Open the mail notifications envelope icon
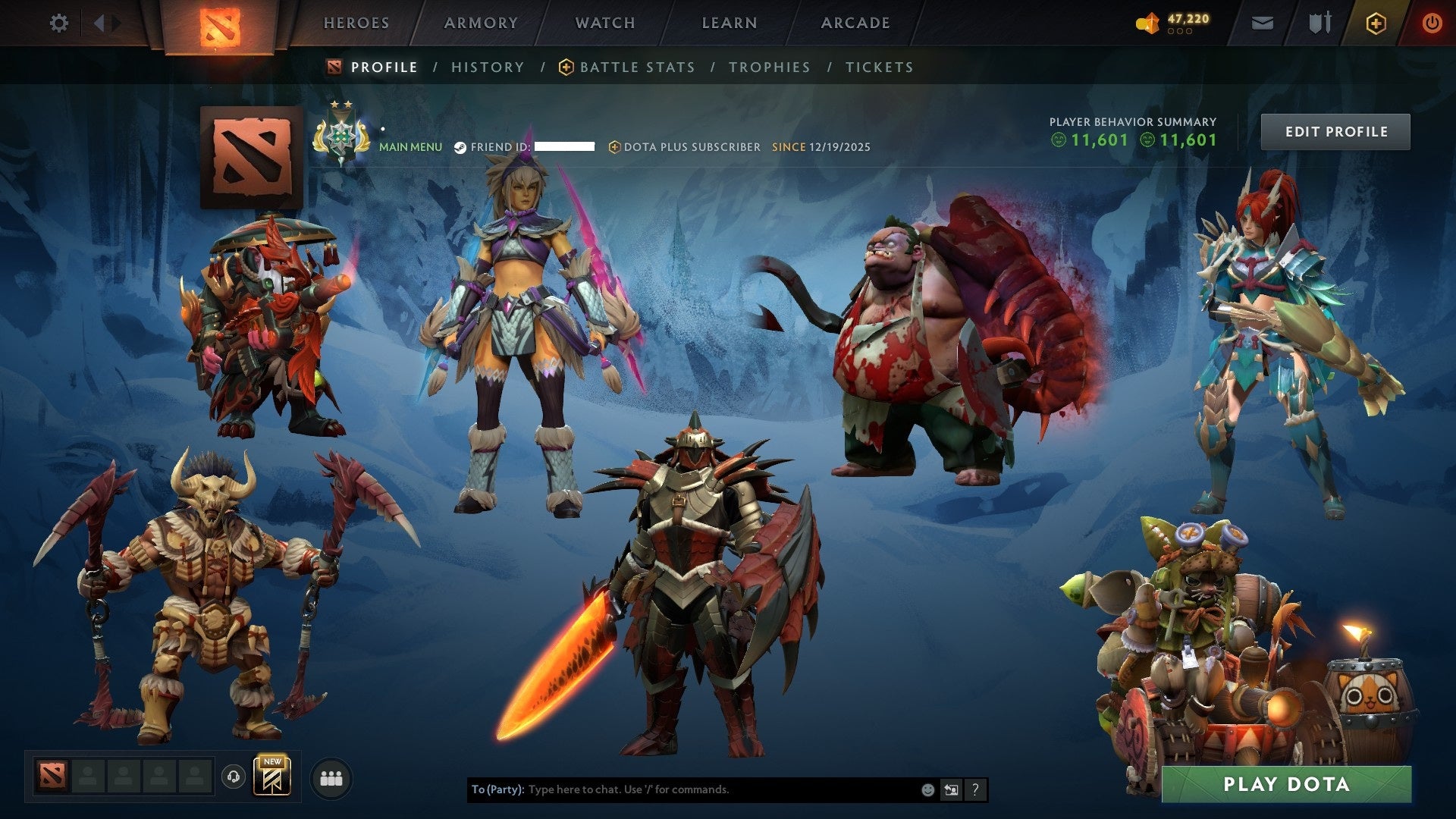 pyautogui.click(x=1263, y=22)
